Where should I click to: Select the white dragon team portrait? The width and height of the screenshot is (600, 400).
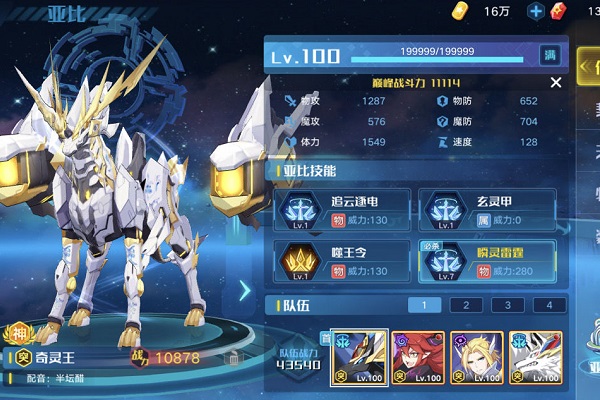(x=536, y=357)
